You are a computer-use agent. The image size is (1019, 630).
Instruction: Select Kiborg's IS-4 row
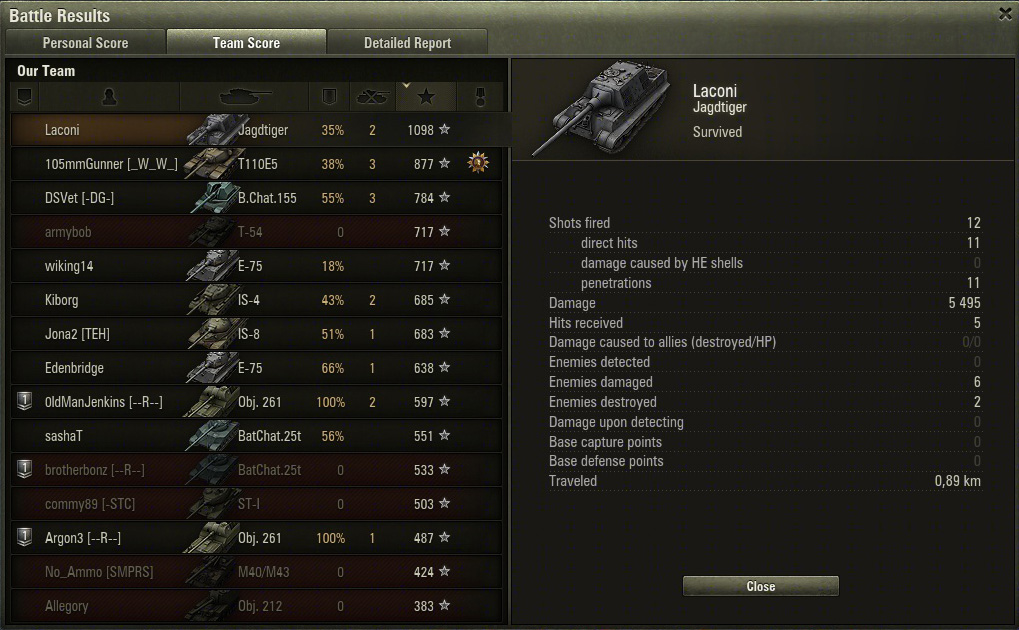(x=255, y=300)
